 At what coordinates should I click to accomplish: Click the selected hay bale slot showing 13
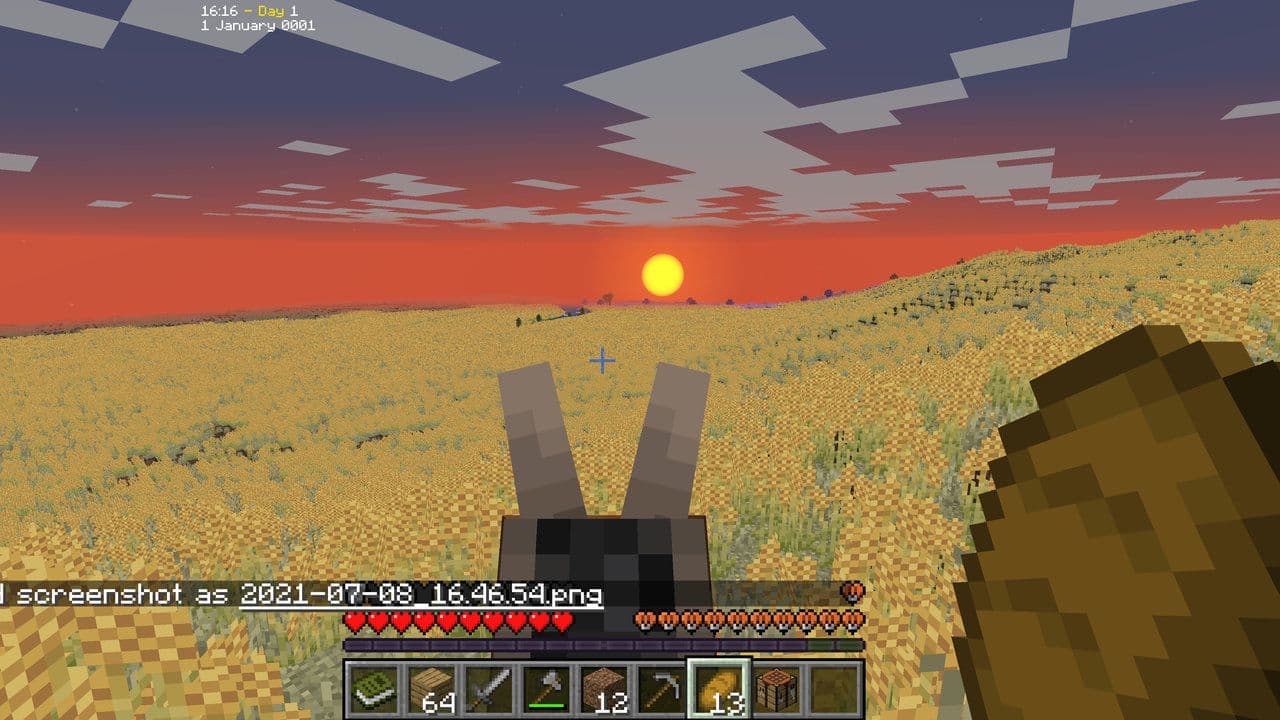720,686
